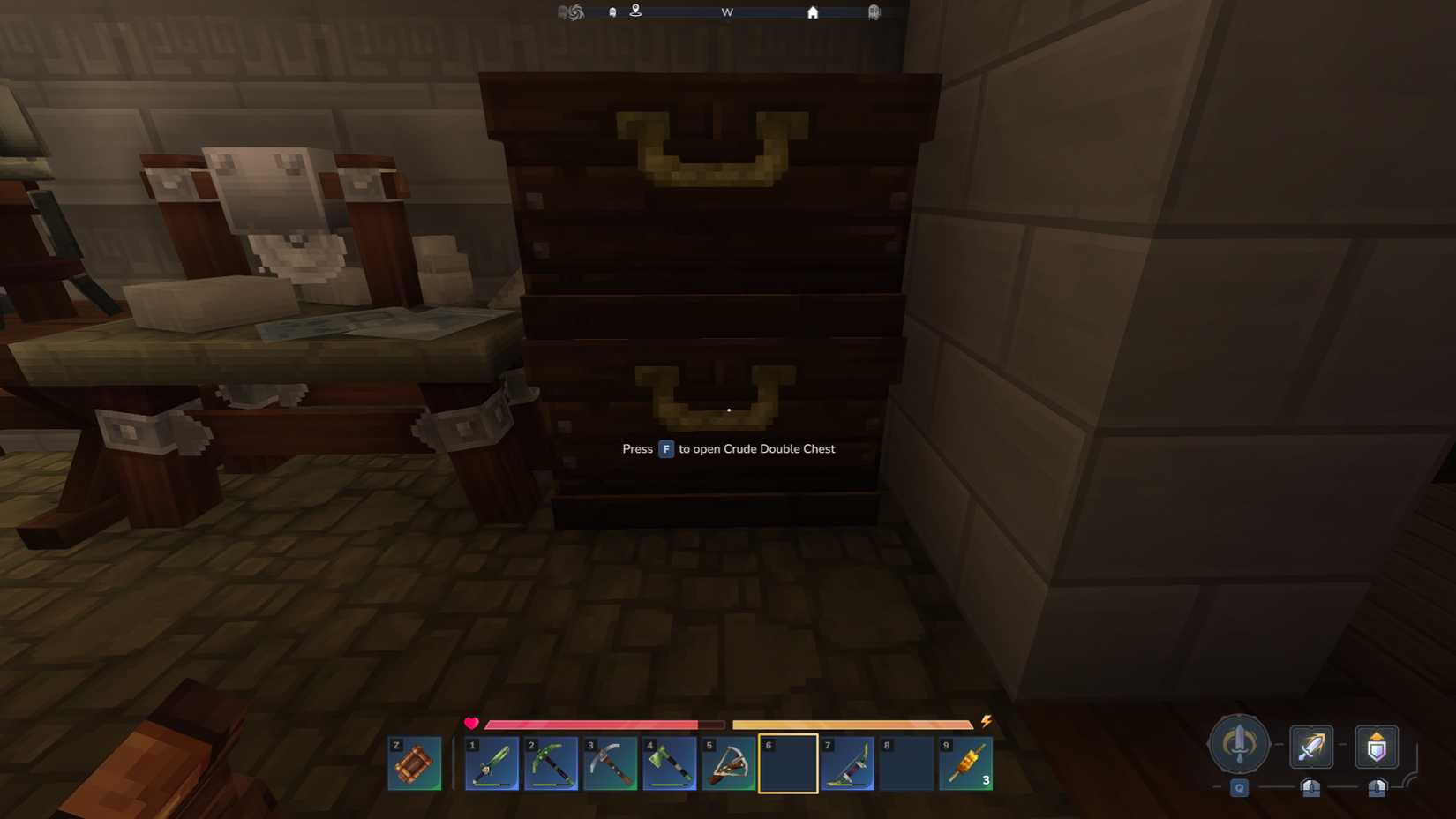Image resolution: width=1456 pixels, height=819 pixels.
Task: Click the Crude Double Chest open prompt
Action: click(727, 449)
